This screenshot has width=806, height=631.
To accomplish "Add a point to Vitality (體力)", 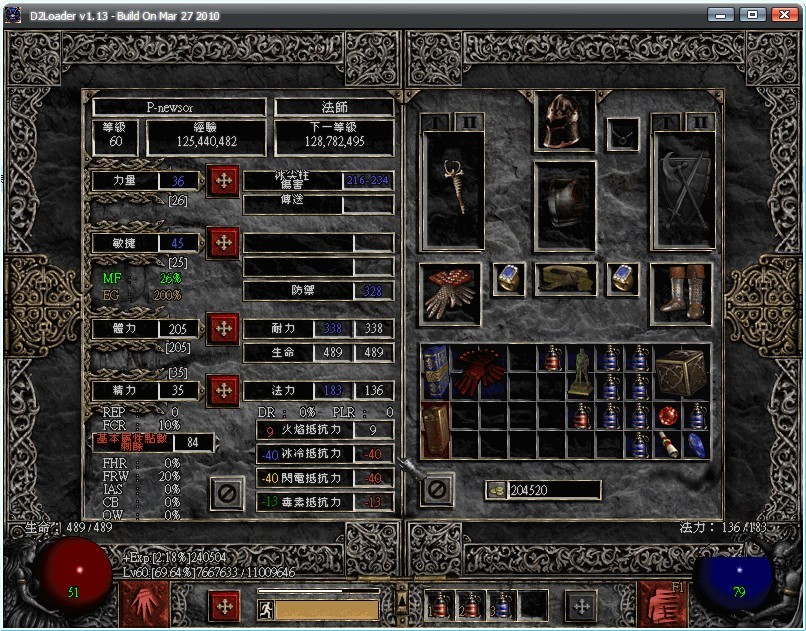I will click(222, 328).
